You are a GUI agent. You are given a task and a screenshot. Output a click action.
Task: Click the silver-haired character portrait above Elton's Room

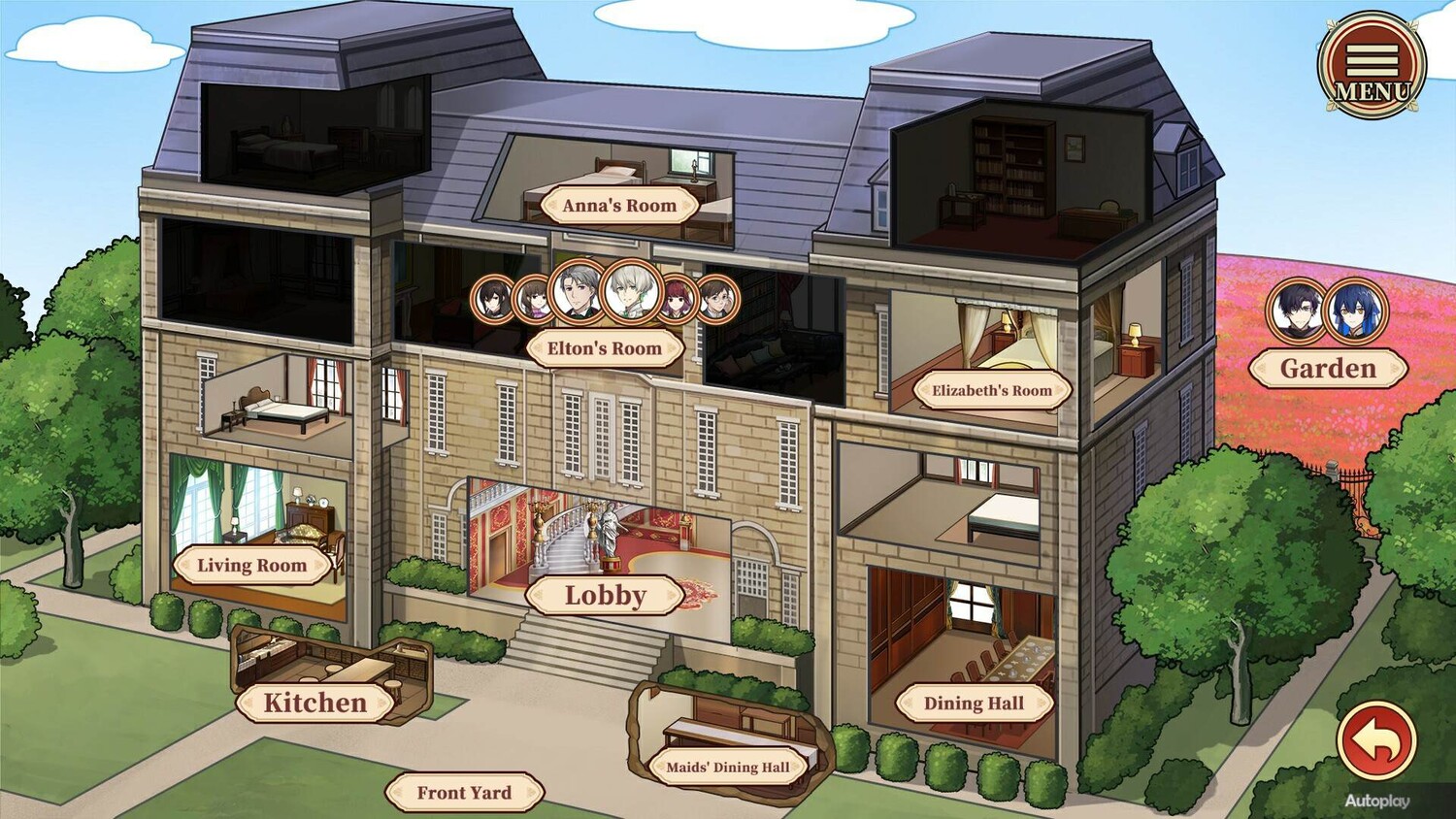[633, 291]
